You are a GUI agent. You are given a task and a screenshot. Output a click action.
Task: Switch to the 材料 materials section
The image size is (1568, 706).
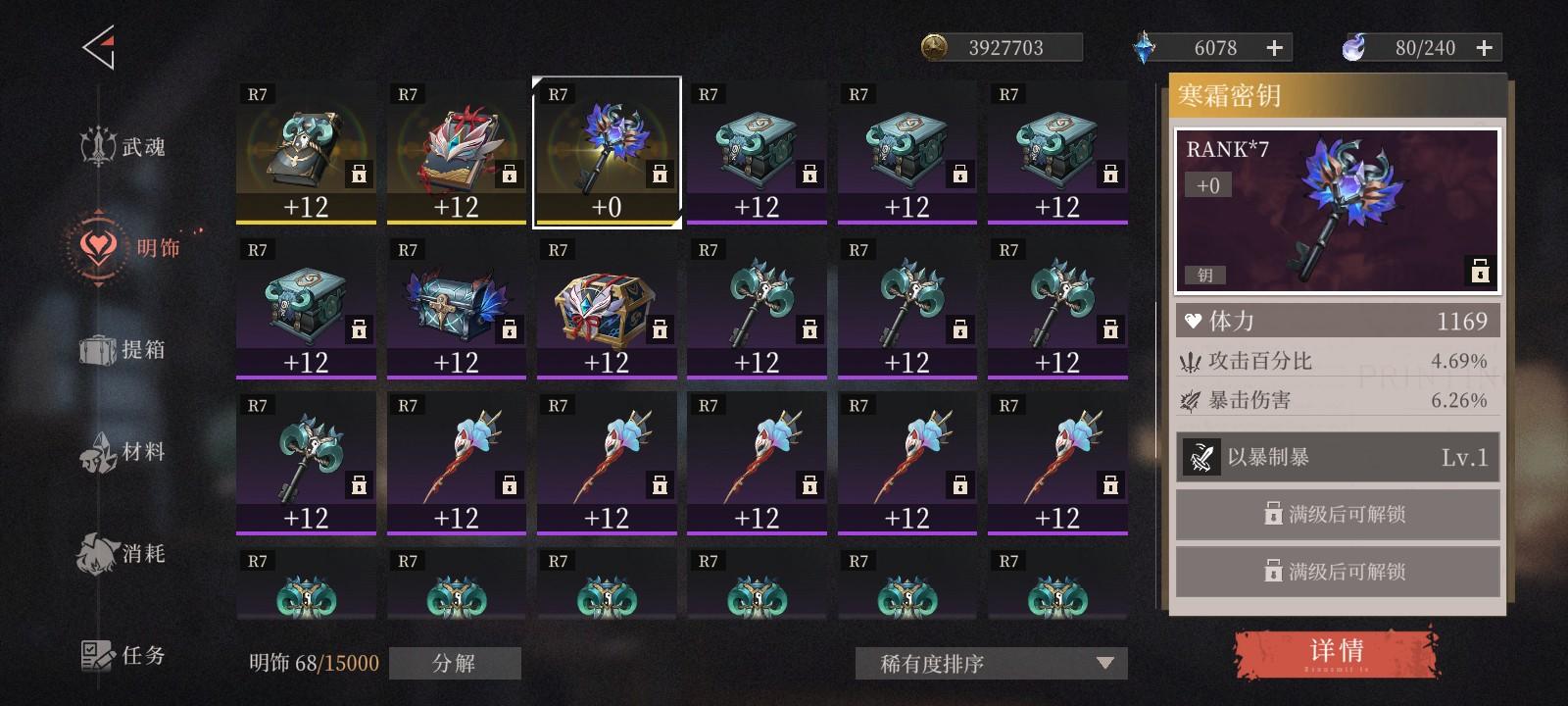[x=121, y=451]
